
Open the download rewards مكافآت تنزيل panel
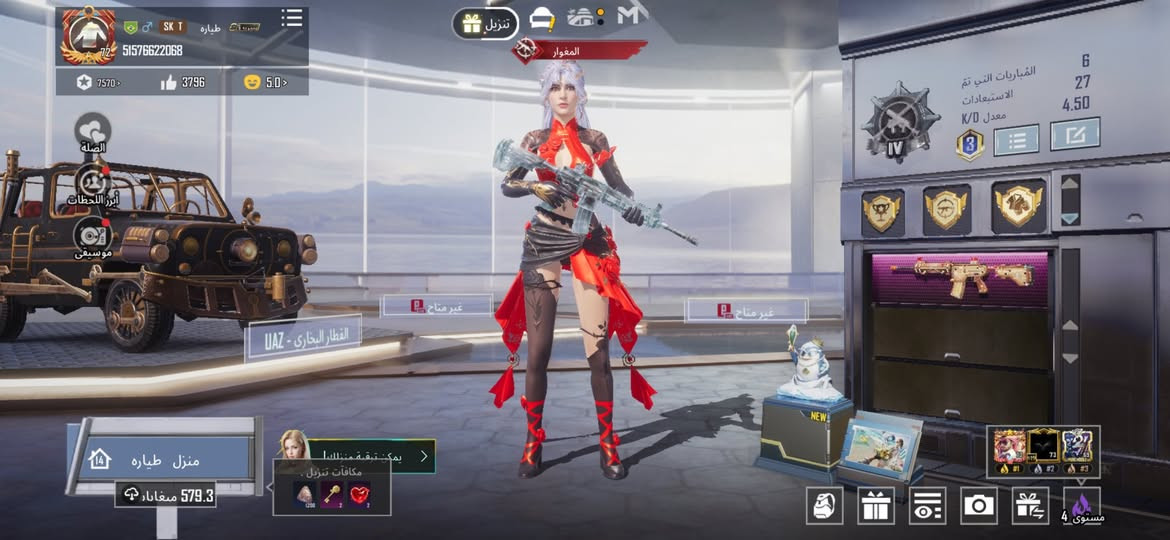332,487
